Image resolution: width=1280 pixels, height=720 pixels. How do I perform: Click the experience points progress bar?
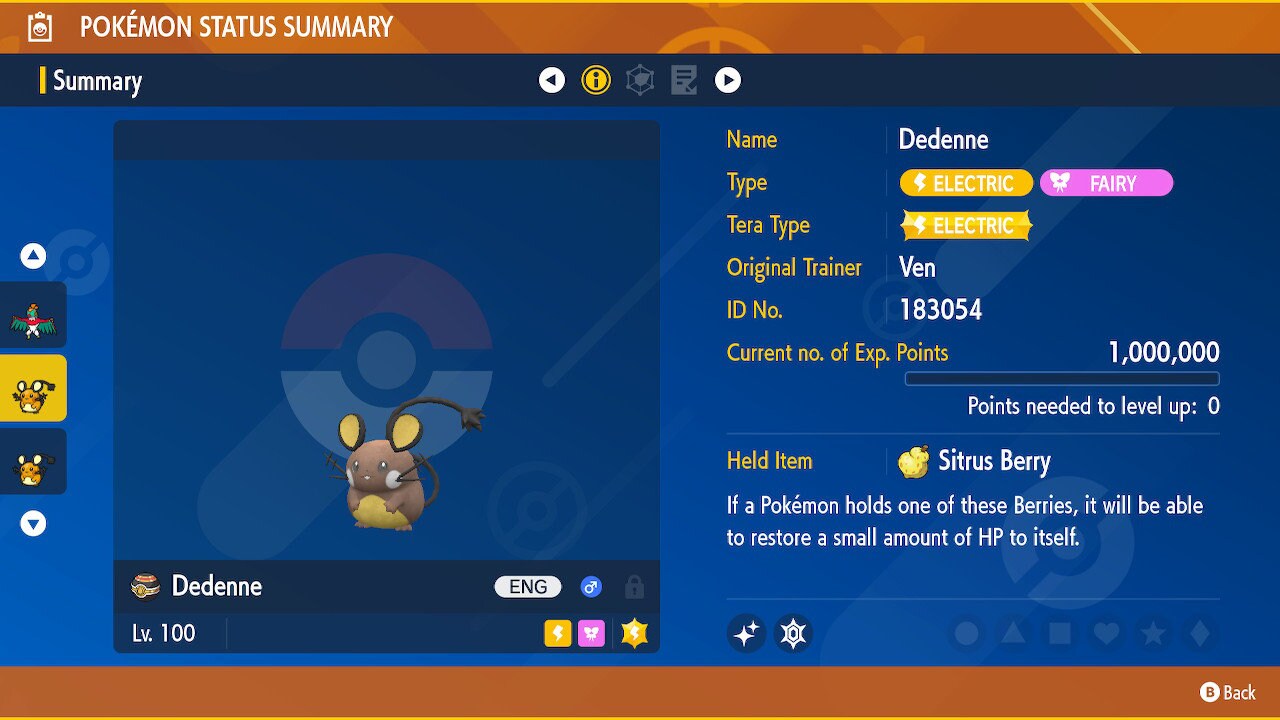pos(1062,378)
